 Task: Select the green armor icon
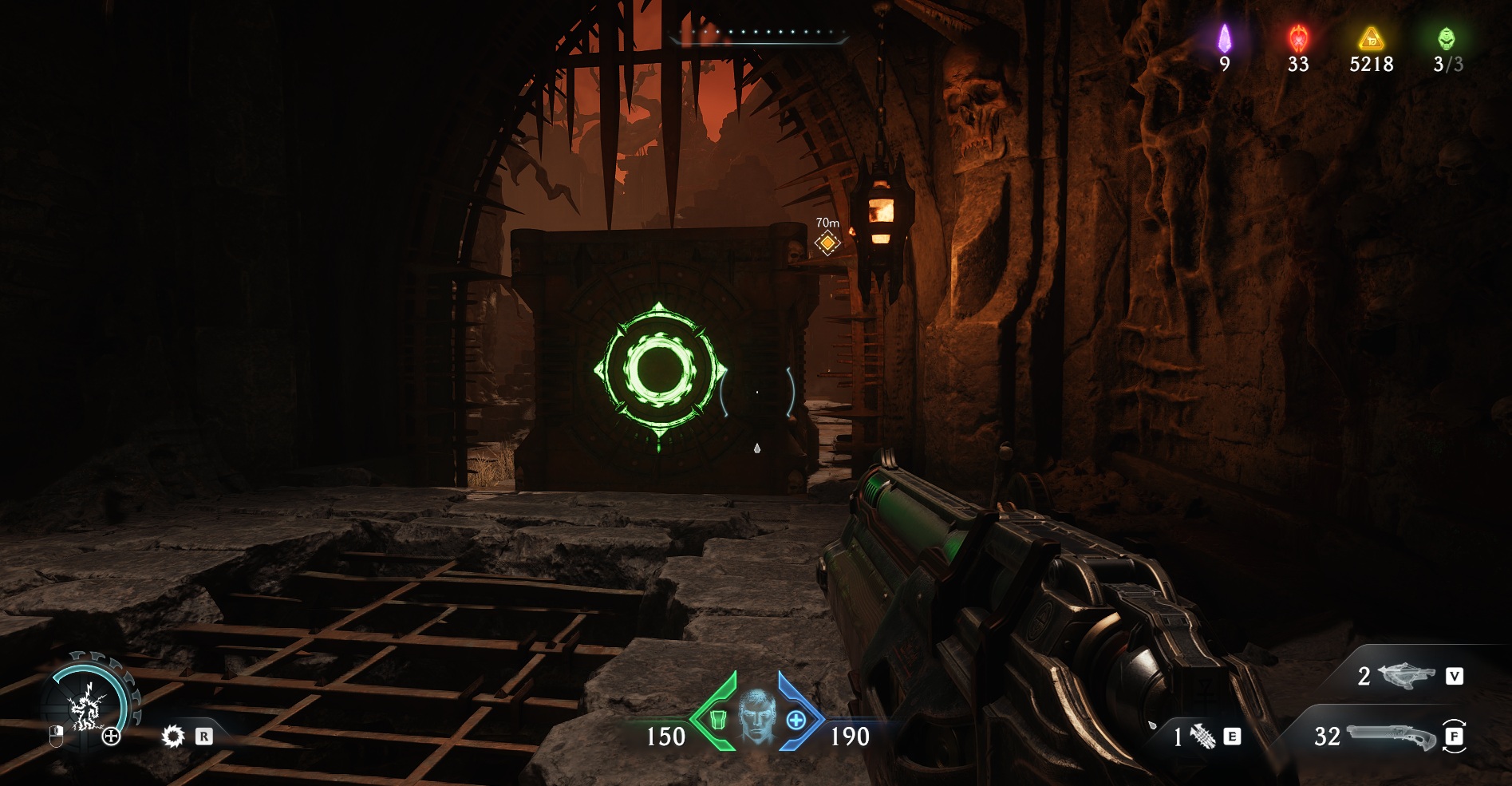pos(717,721)
